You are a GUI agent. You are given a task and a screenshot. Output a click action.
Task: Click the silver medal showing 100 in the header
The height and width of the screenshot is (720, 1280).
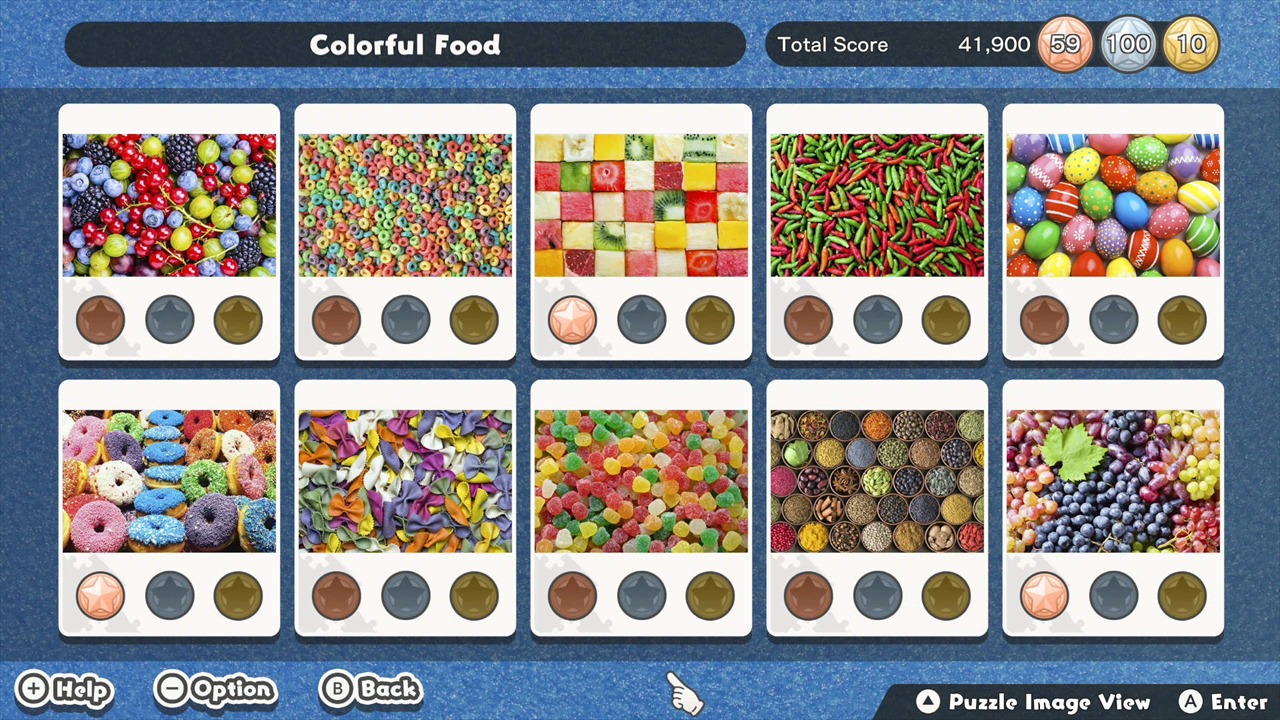[x=1128, y=44]
